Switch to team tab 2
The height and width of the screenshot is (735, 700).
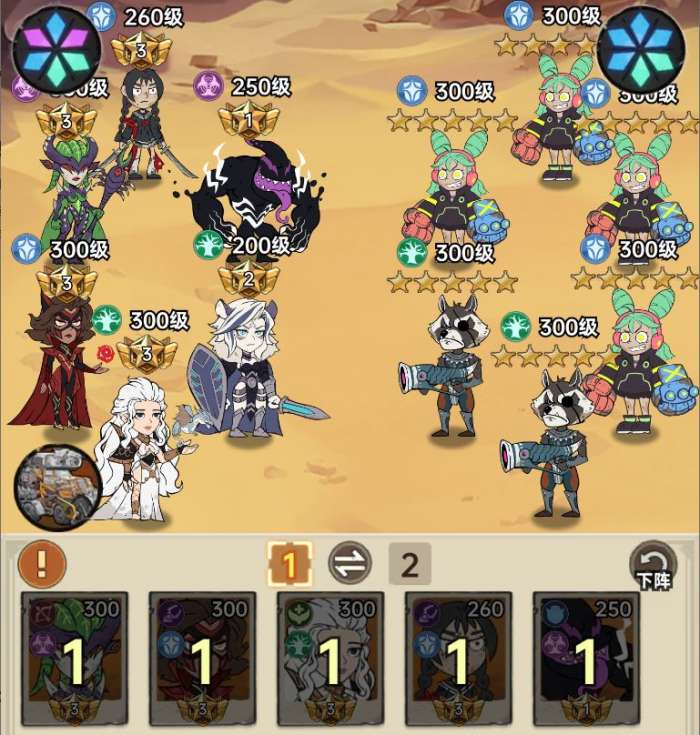click(x=409, y=565)
